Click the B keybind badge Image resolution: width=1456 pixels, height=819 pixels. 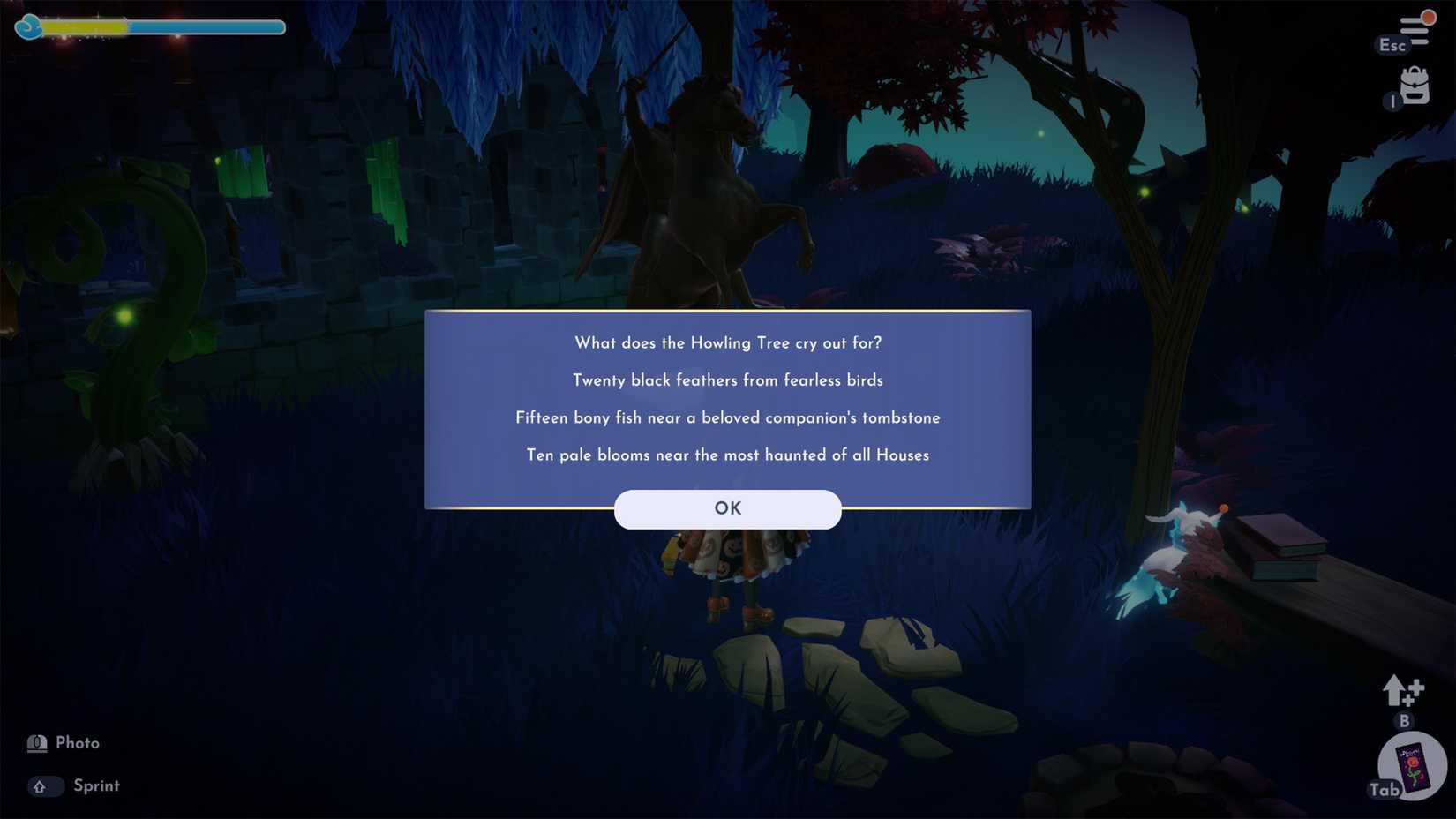(1405, 722)
